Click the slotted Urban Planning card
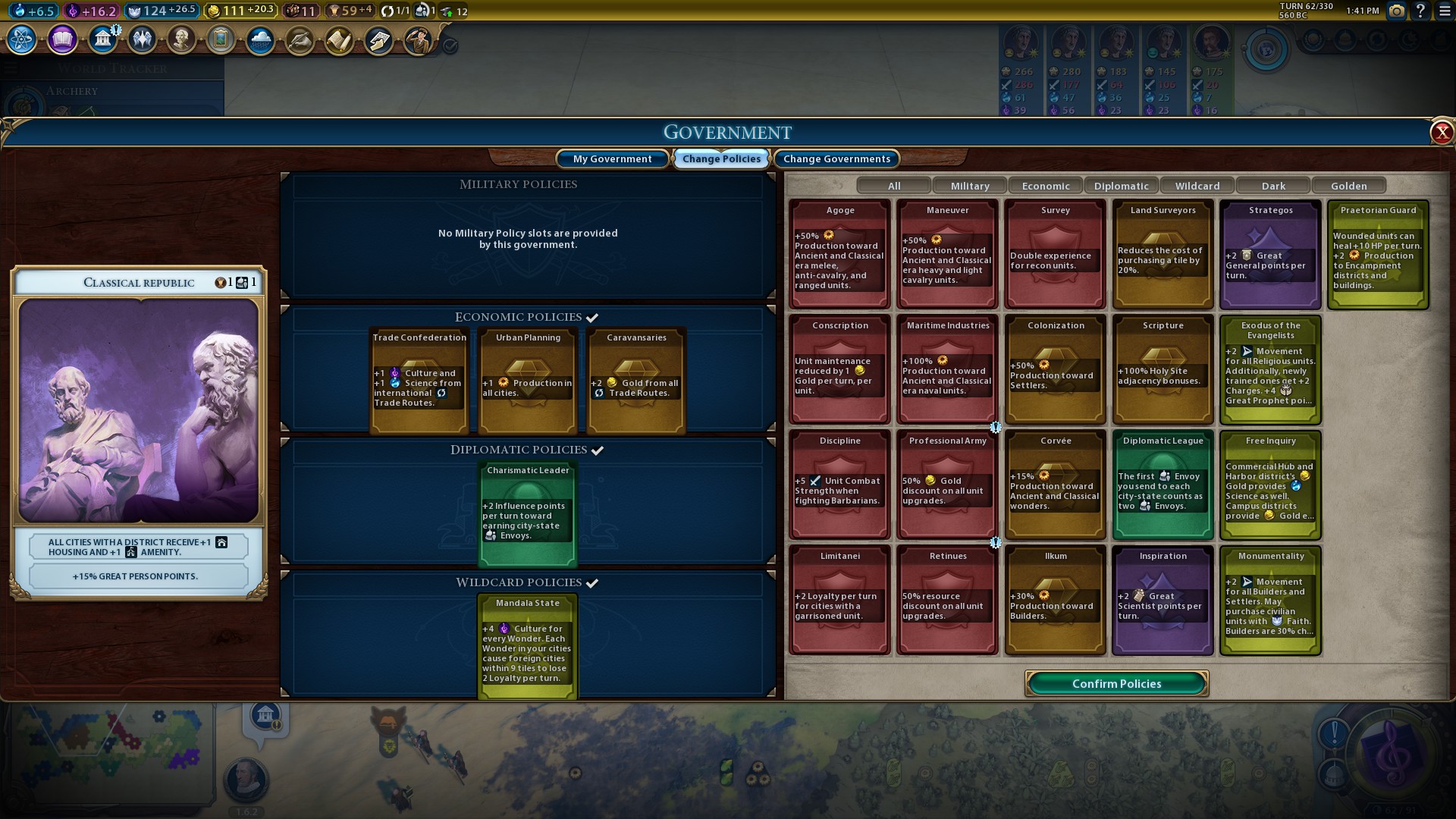 pos(528,381)
